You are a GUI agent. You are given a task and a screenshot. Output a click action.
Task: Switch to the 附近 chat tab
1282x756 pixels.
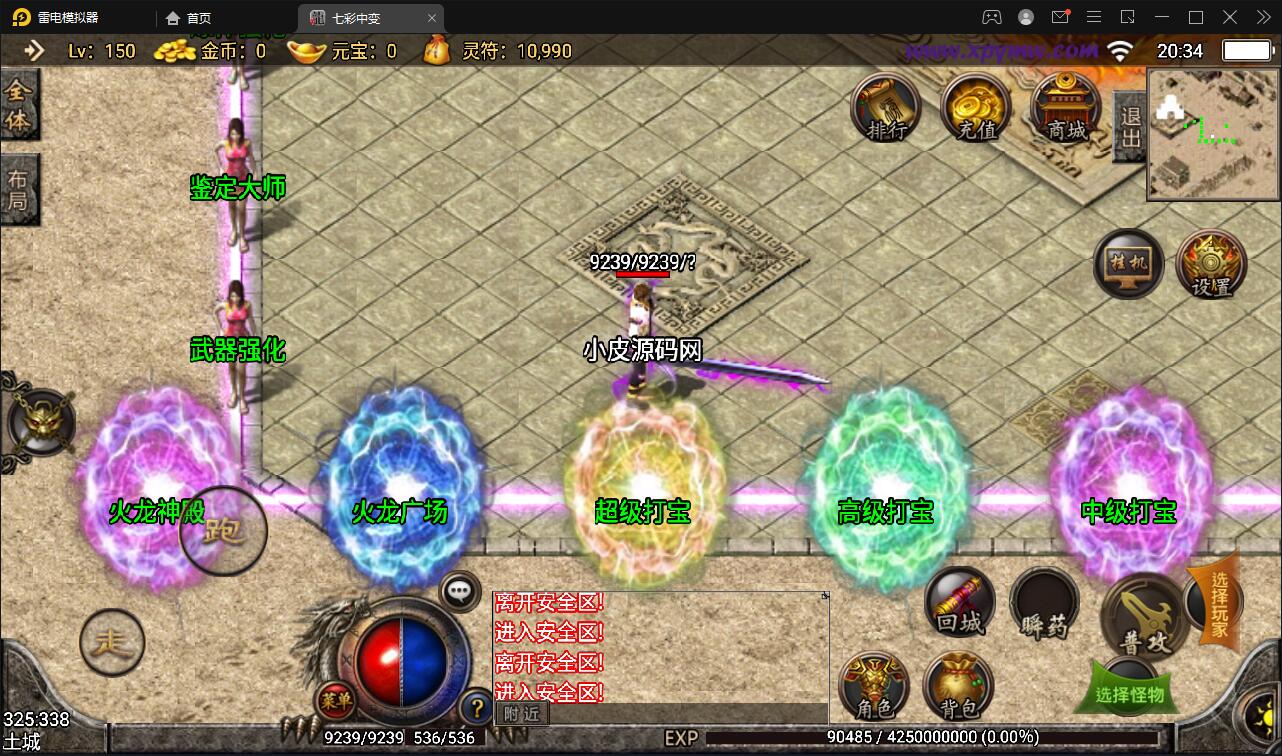tap(521, 714)
